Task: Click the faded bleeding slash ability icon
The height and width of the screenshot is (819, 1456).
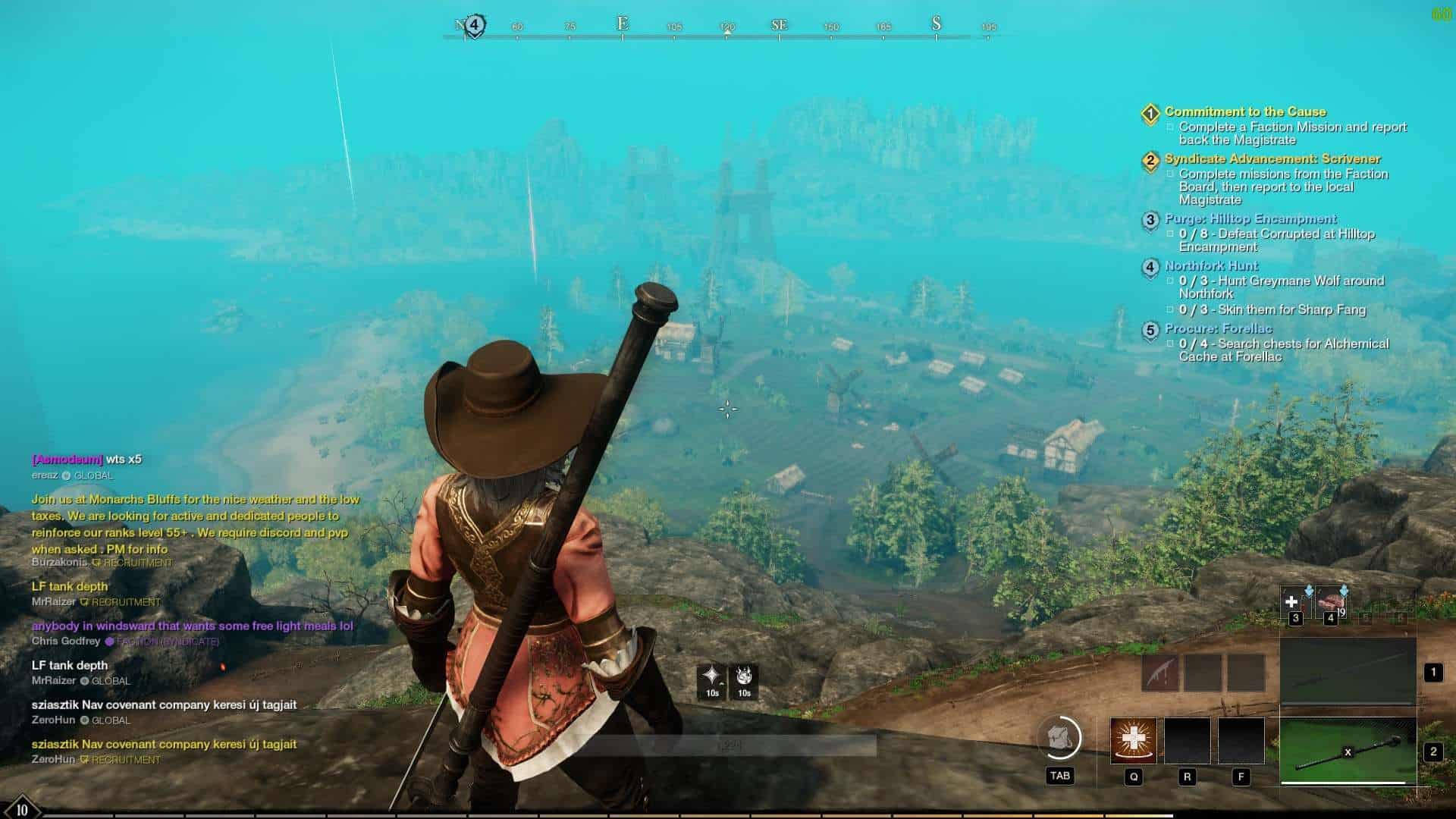Action: pos(1160,672)
